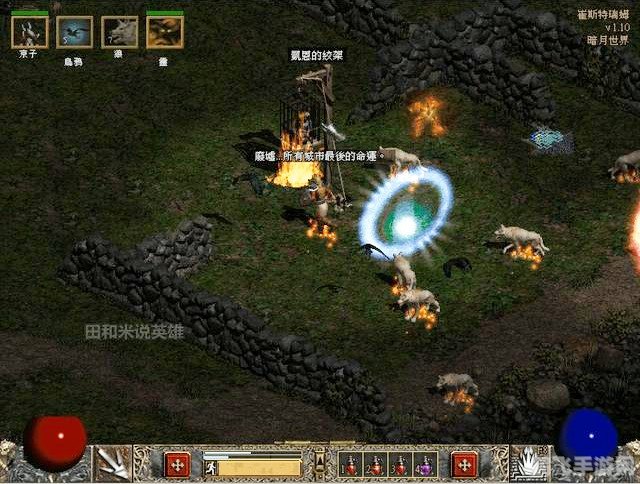Screen dimensions: 640x484
Task: Select the mercenary 京子 portrait
Action: pyautogui.click(x=29, y=31)
